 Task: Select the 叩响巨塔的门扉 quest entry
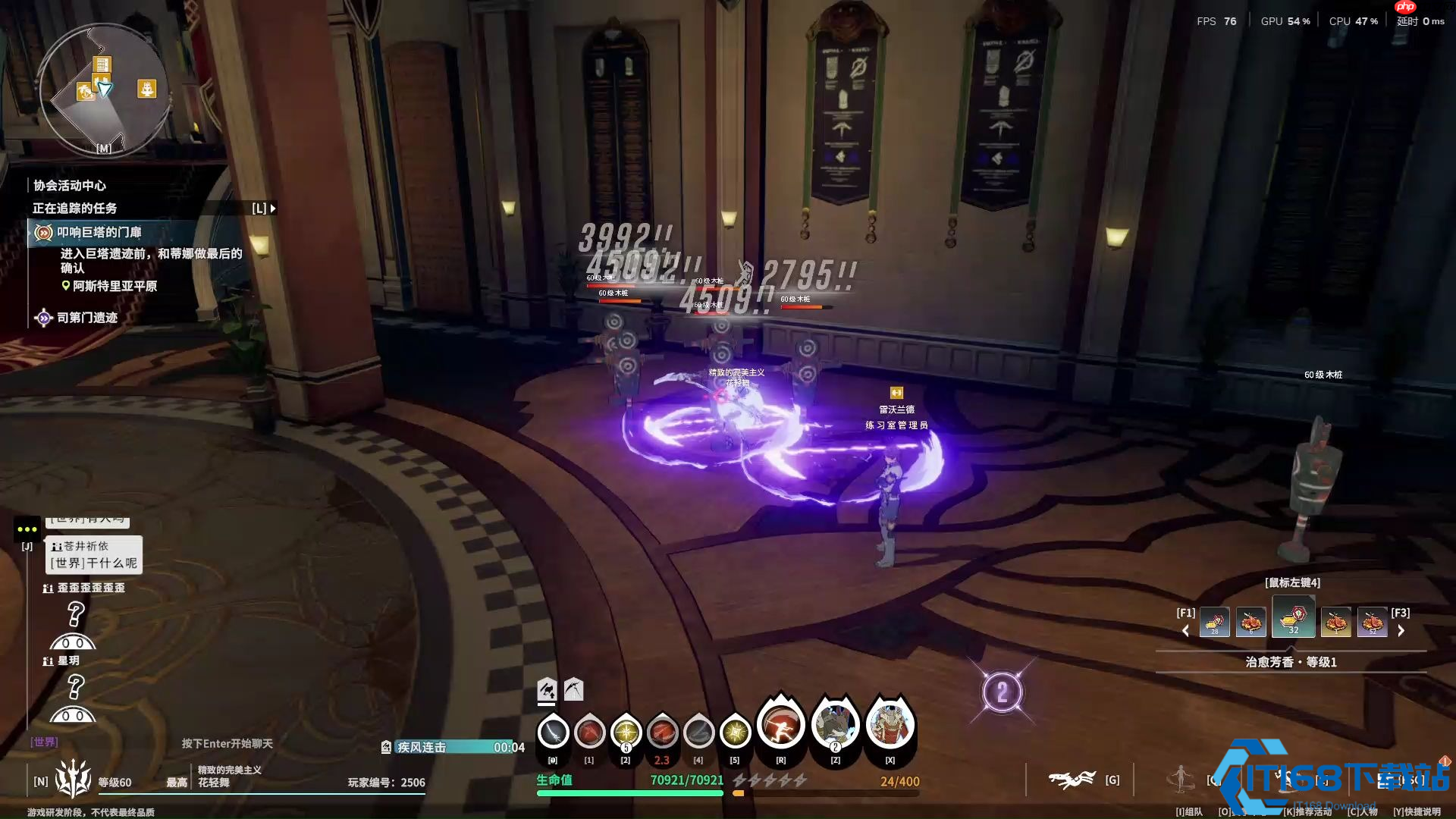99,232
